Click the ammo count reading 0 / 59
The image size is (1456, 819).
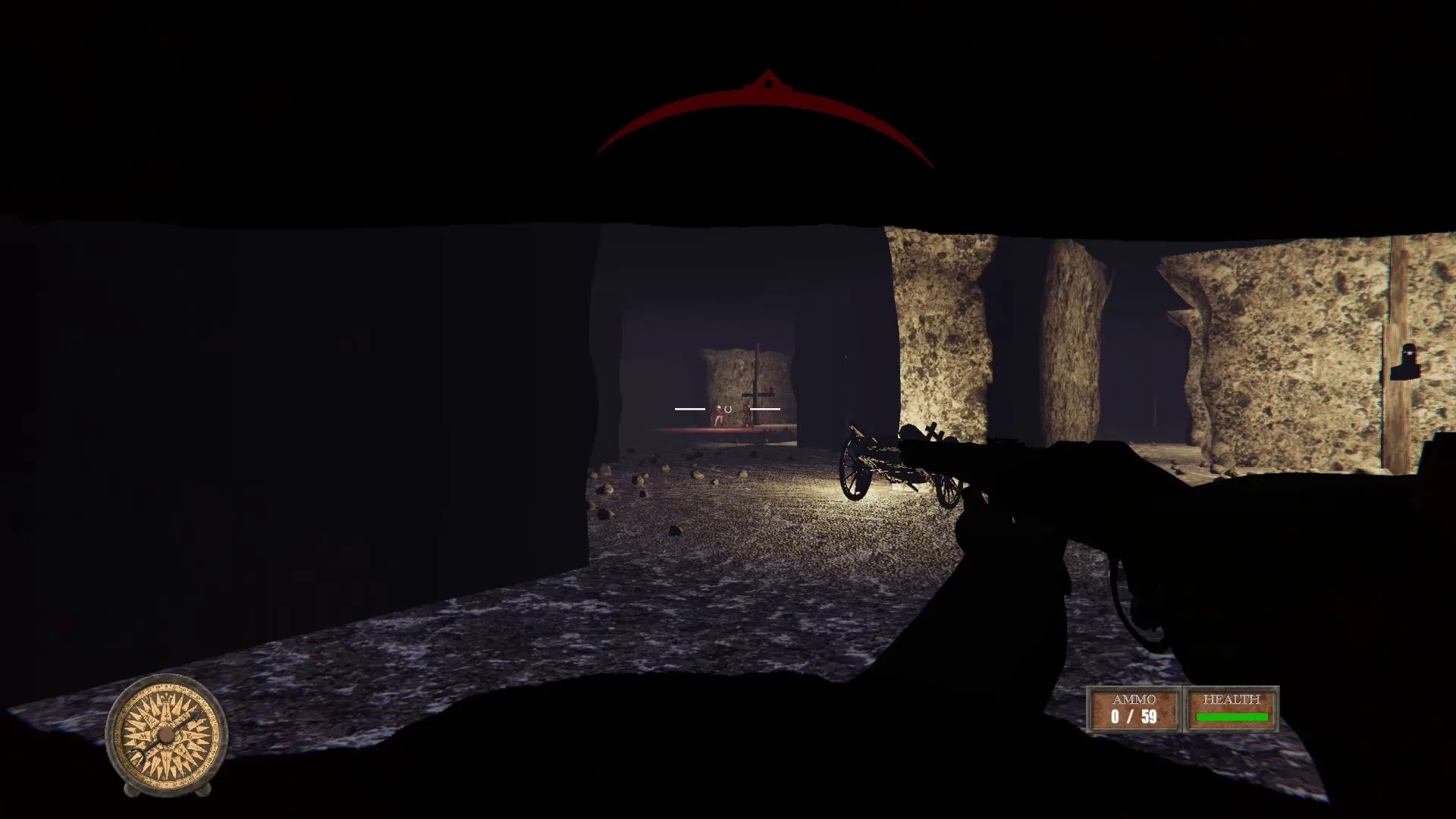coord(1133,717)
